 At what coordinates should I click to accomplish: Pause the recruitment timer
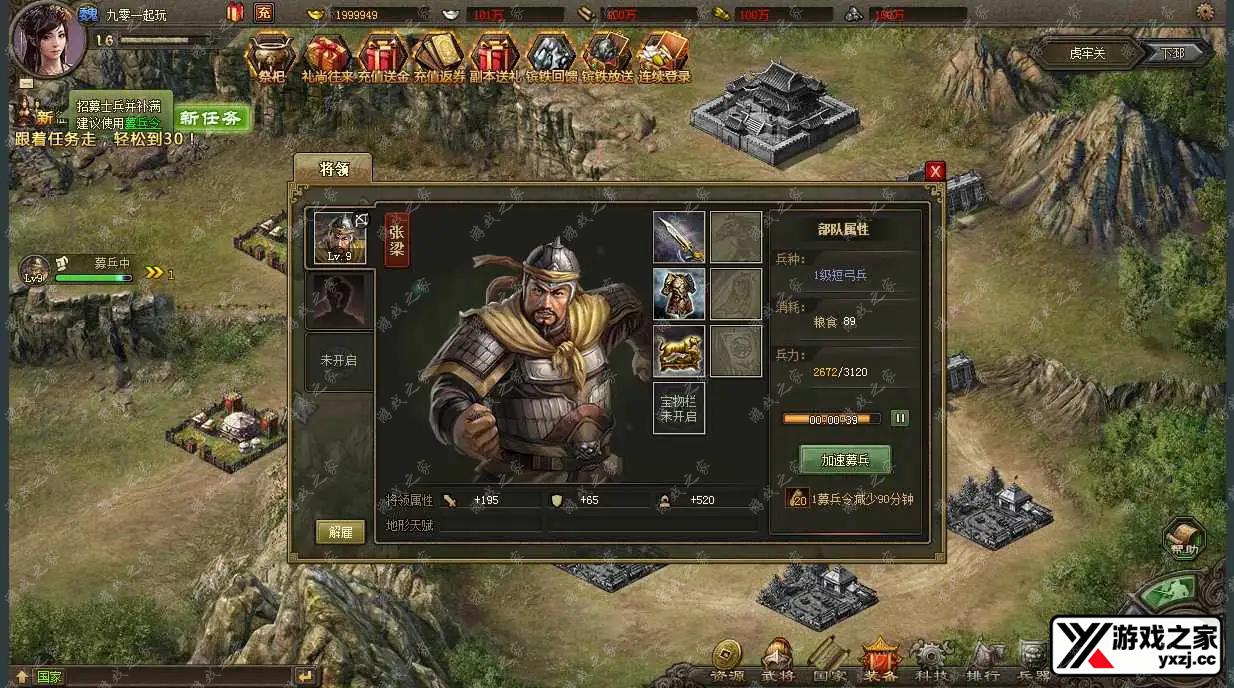click(899, 418)
